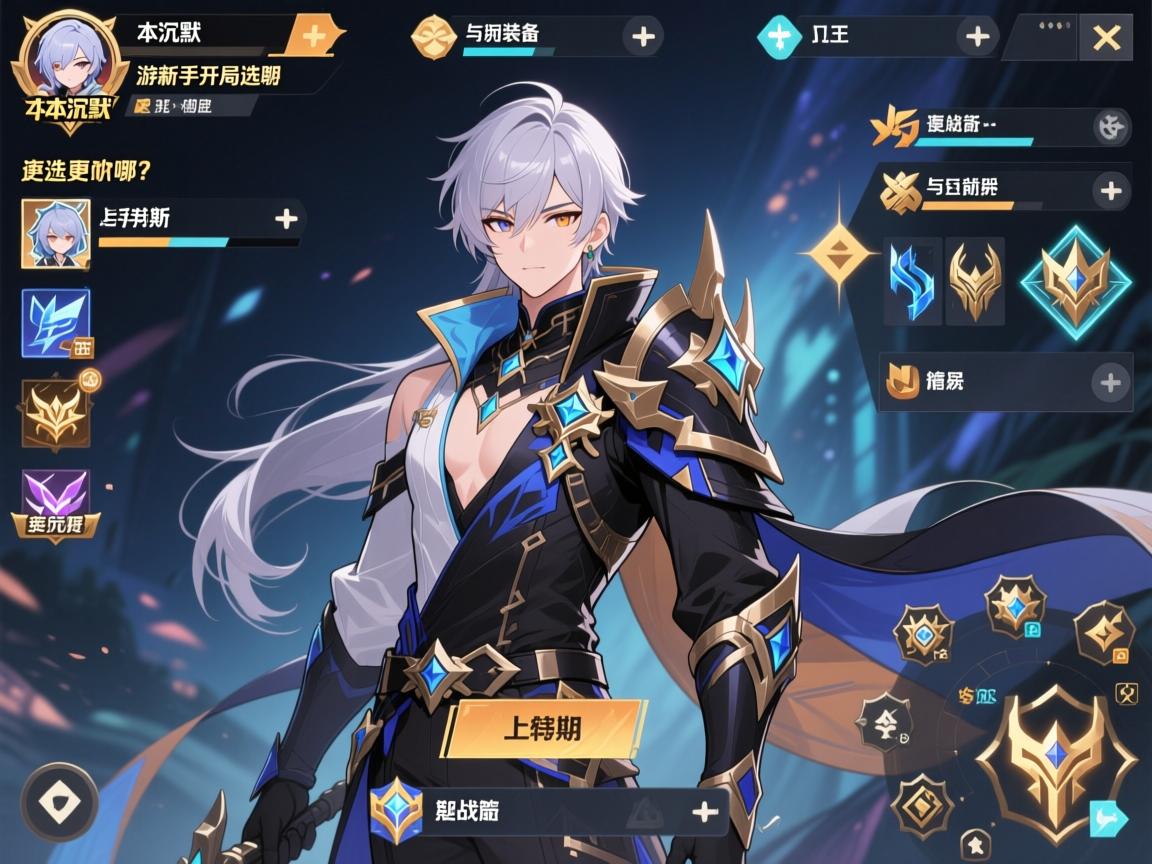
Task: Select the teal diamond-framed gold crest
Action: 1074,281
